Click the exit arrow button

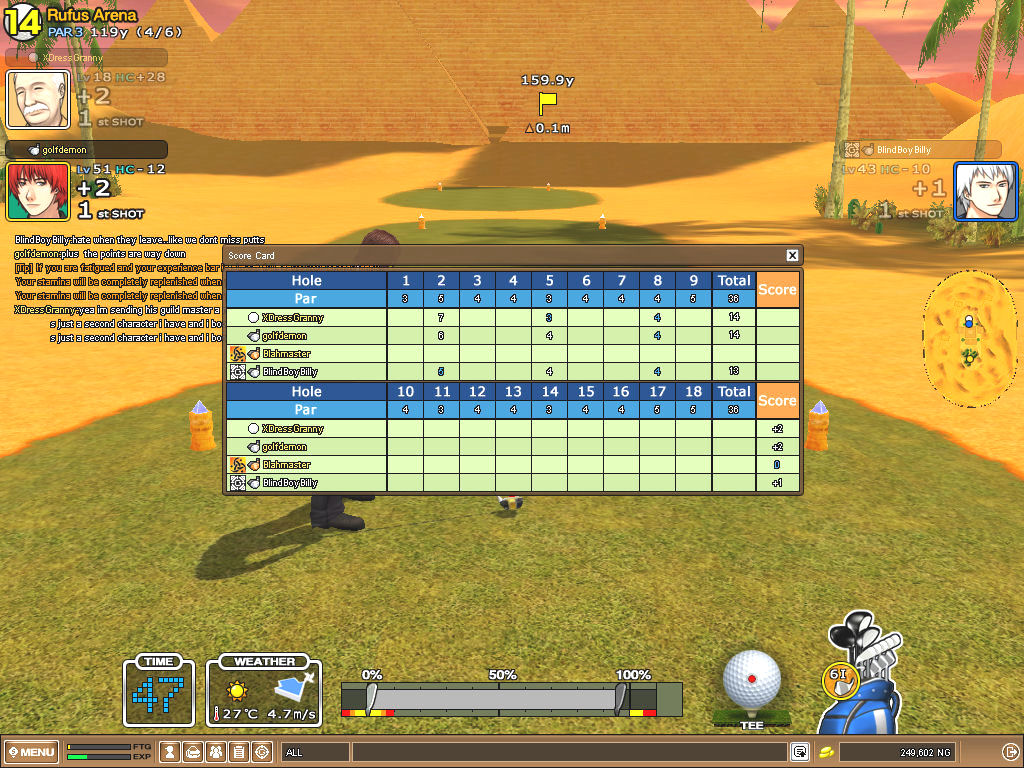pos(1009,752)
